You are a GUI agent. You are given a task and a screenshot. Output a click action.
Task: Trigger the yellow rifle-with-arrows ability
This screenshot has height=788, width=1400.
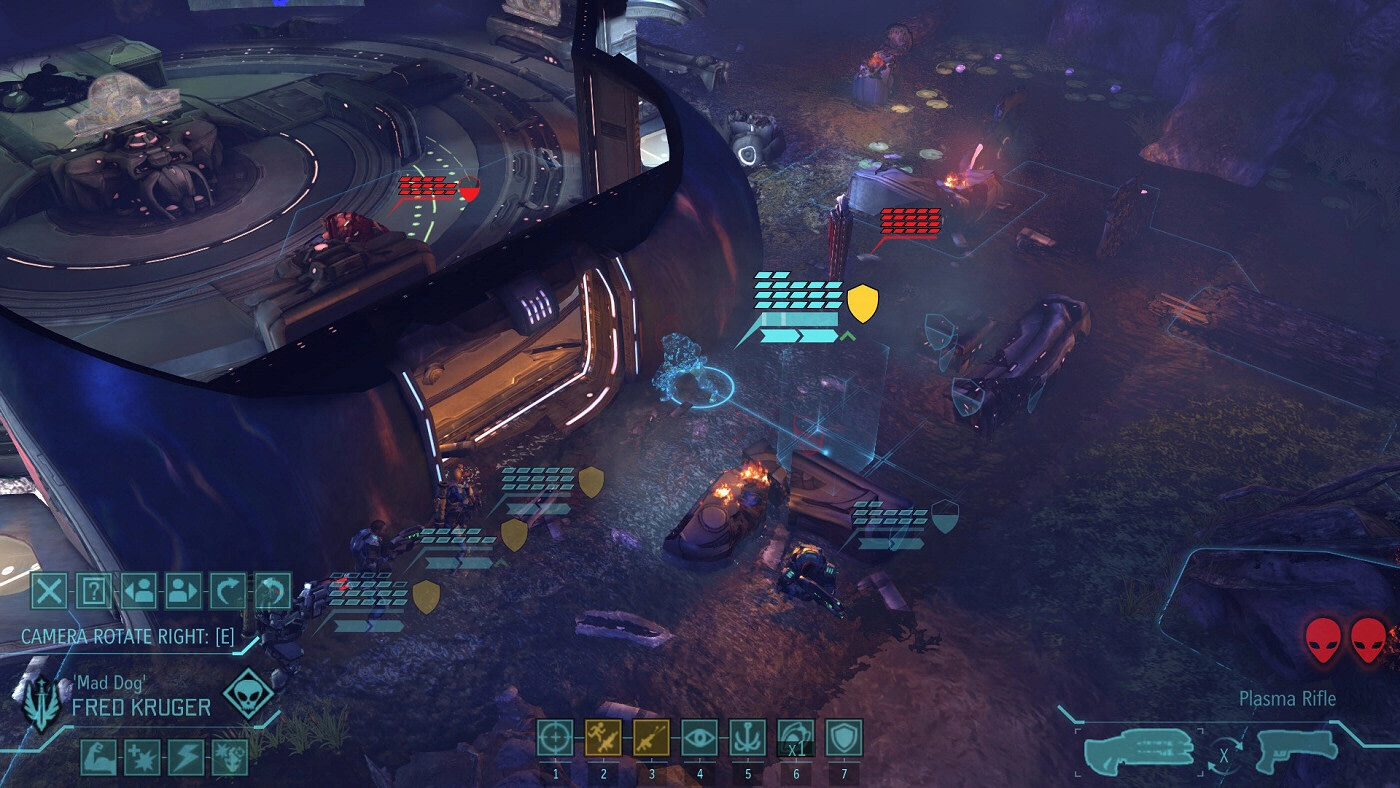(651, 738)
